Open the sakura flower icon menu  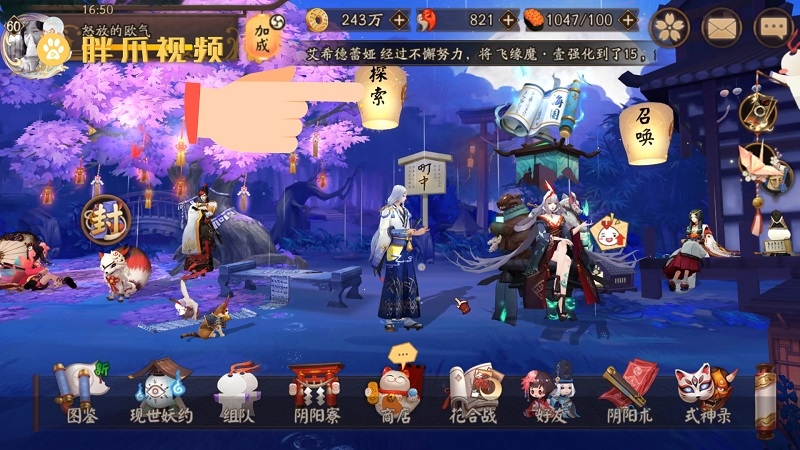tap(669, 26)
